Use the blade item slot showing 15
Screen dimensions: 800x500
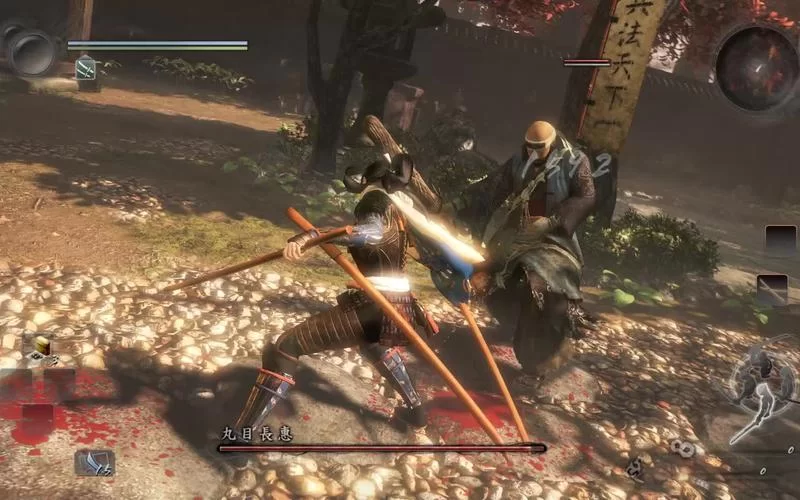pos(93,462)
